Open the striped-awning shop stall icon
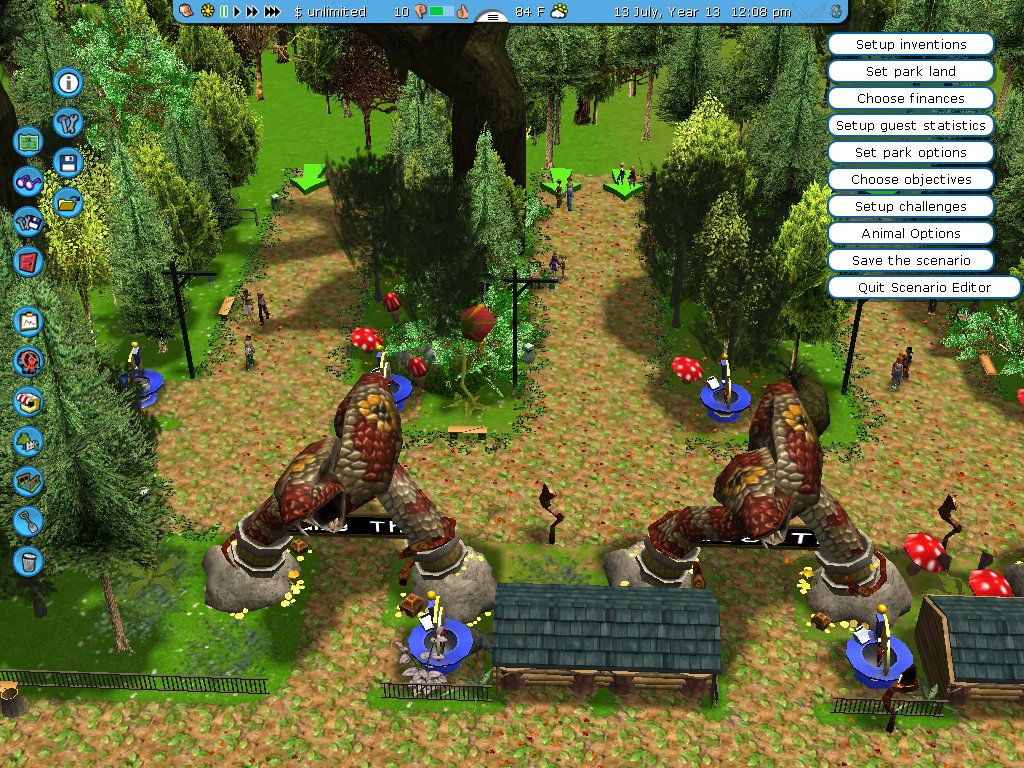The width and height of the screenshot is (1024, 768). [x=28, y=402]
